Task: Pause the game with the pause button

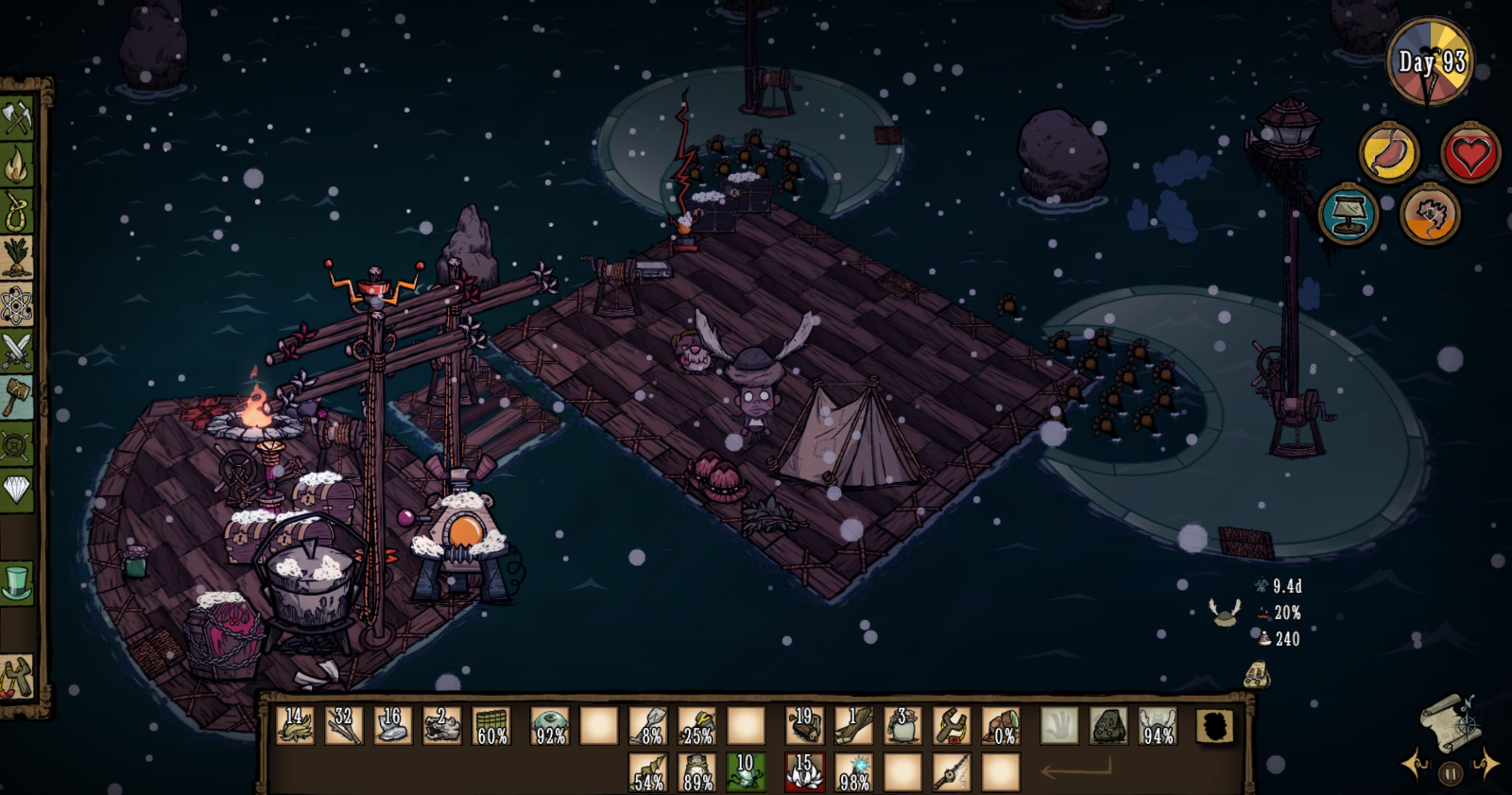Action: tap(1450, 774)
